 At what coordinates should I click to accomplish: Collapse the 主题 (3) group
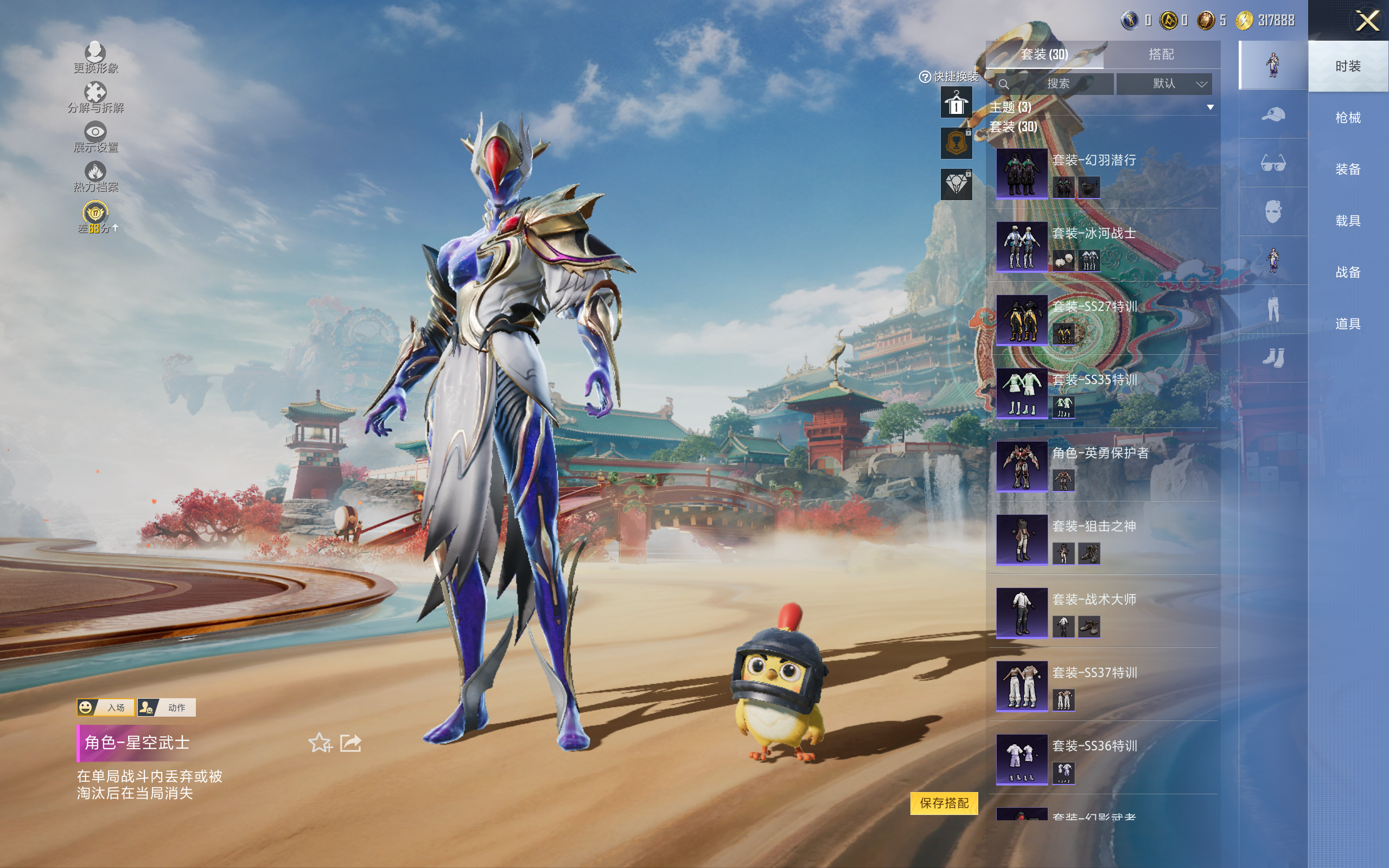coord(1210,107)
